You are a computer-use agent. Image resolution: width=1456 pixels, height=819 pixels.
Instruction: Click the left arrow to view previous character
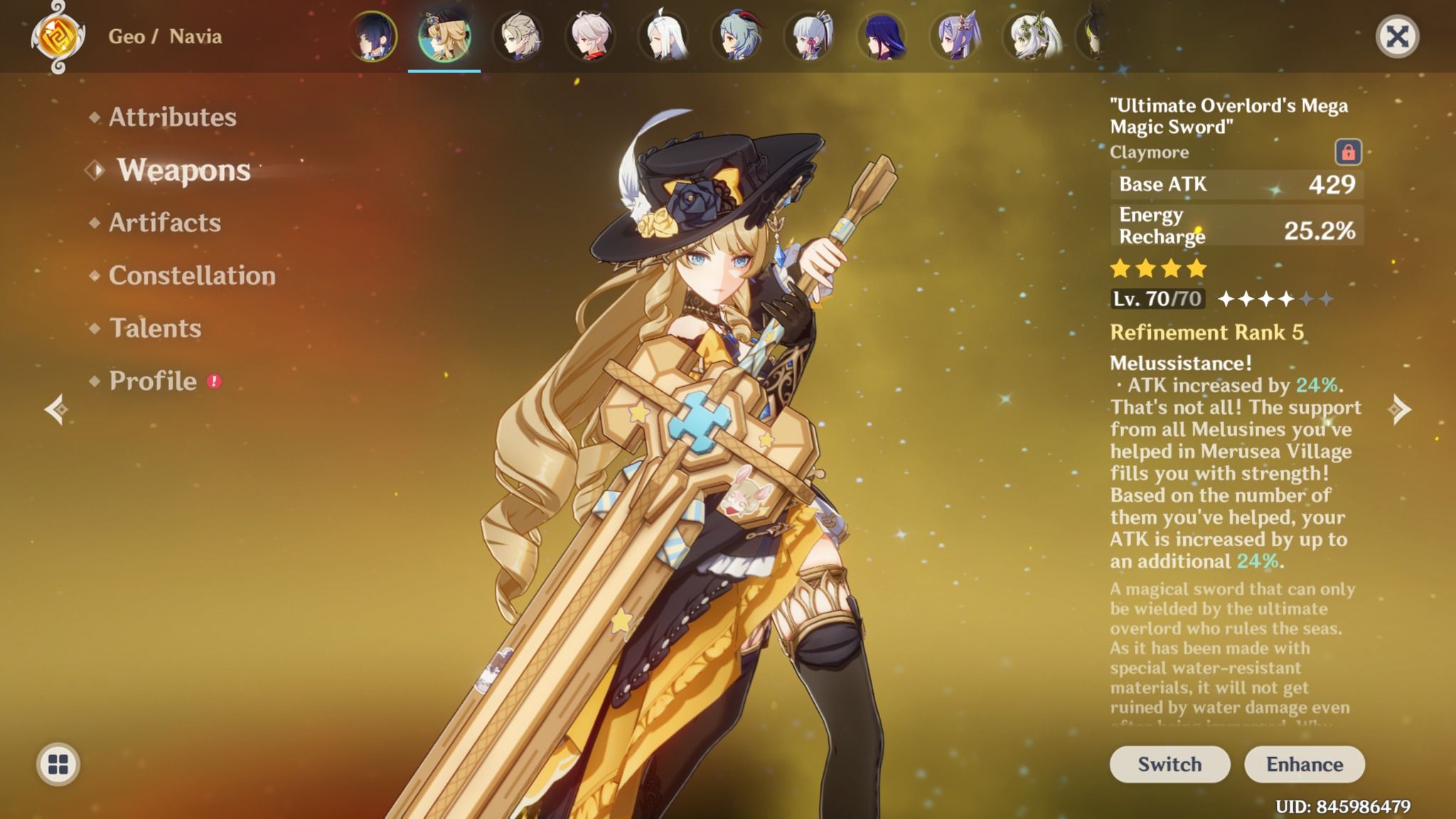(55, 409)
